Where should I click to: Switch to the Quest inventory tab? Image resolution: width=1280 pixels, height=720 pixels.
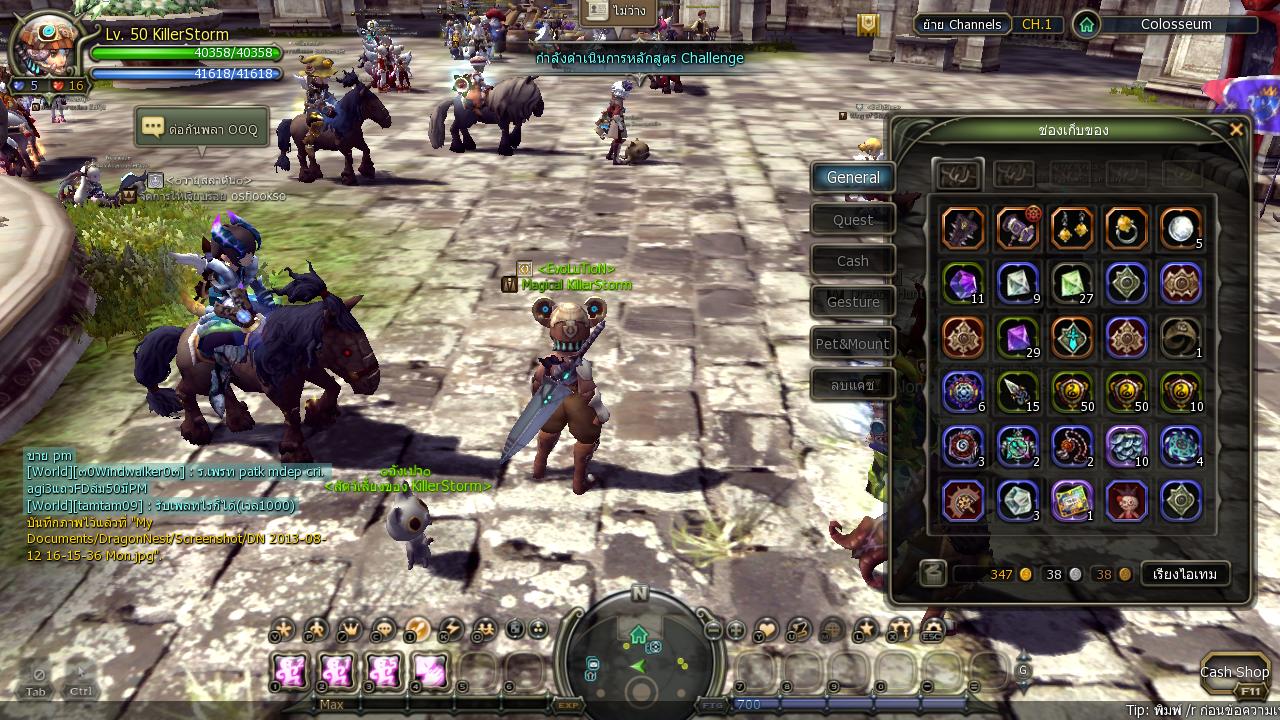click(x=853, y=220)
